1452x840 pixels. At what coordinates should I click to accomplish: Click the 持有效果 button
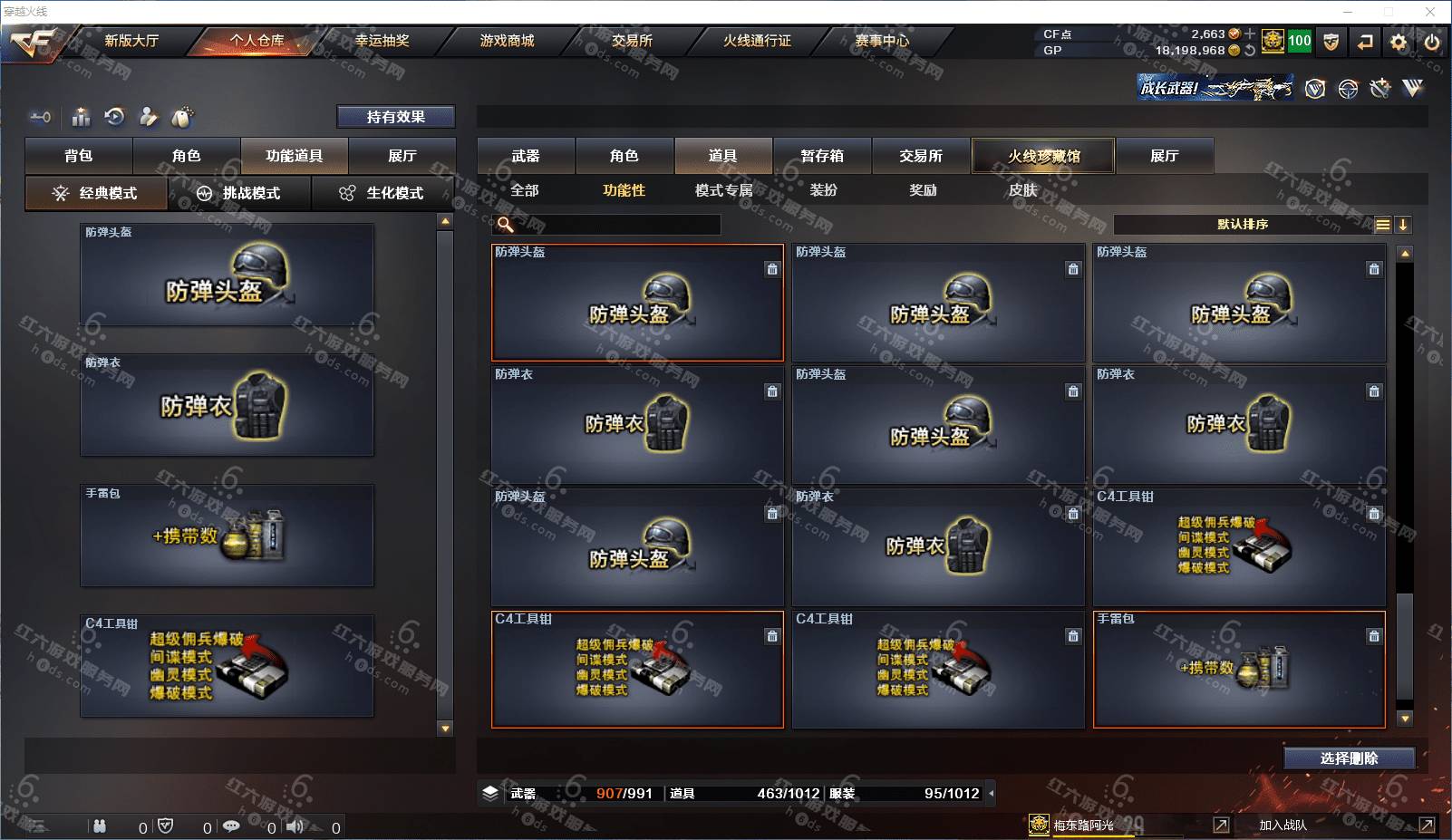pyautogui.click(x=396, y=117)
